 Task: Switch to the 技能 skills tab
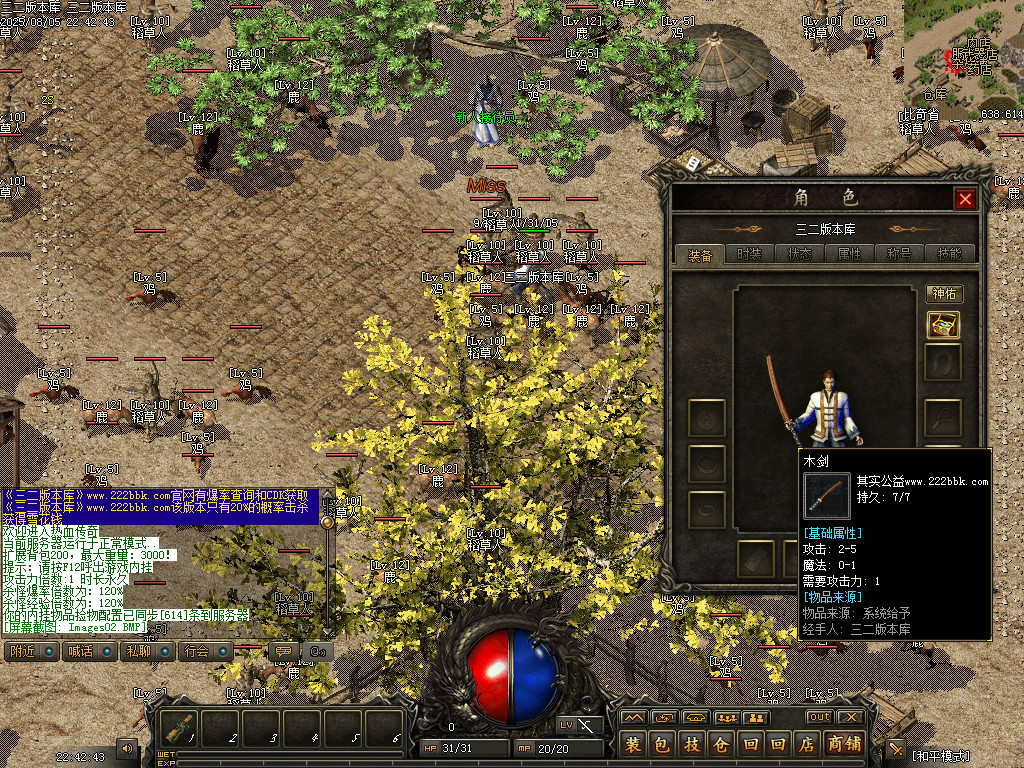[949, 255]
